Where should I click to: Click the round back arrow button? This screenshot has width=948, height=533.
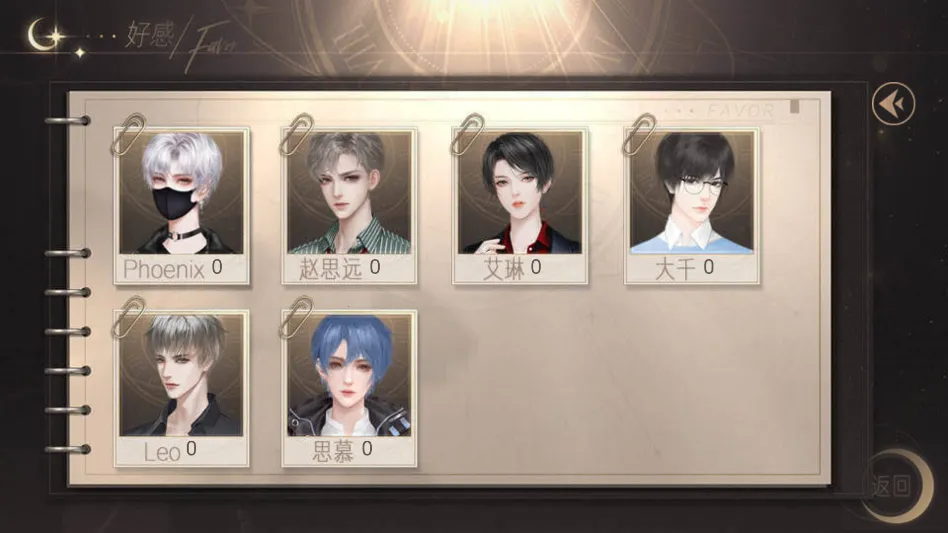(892, 103)
